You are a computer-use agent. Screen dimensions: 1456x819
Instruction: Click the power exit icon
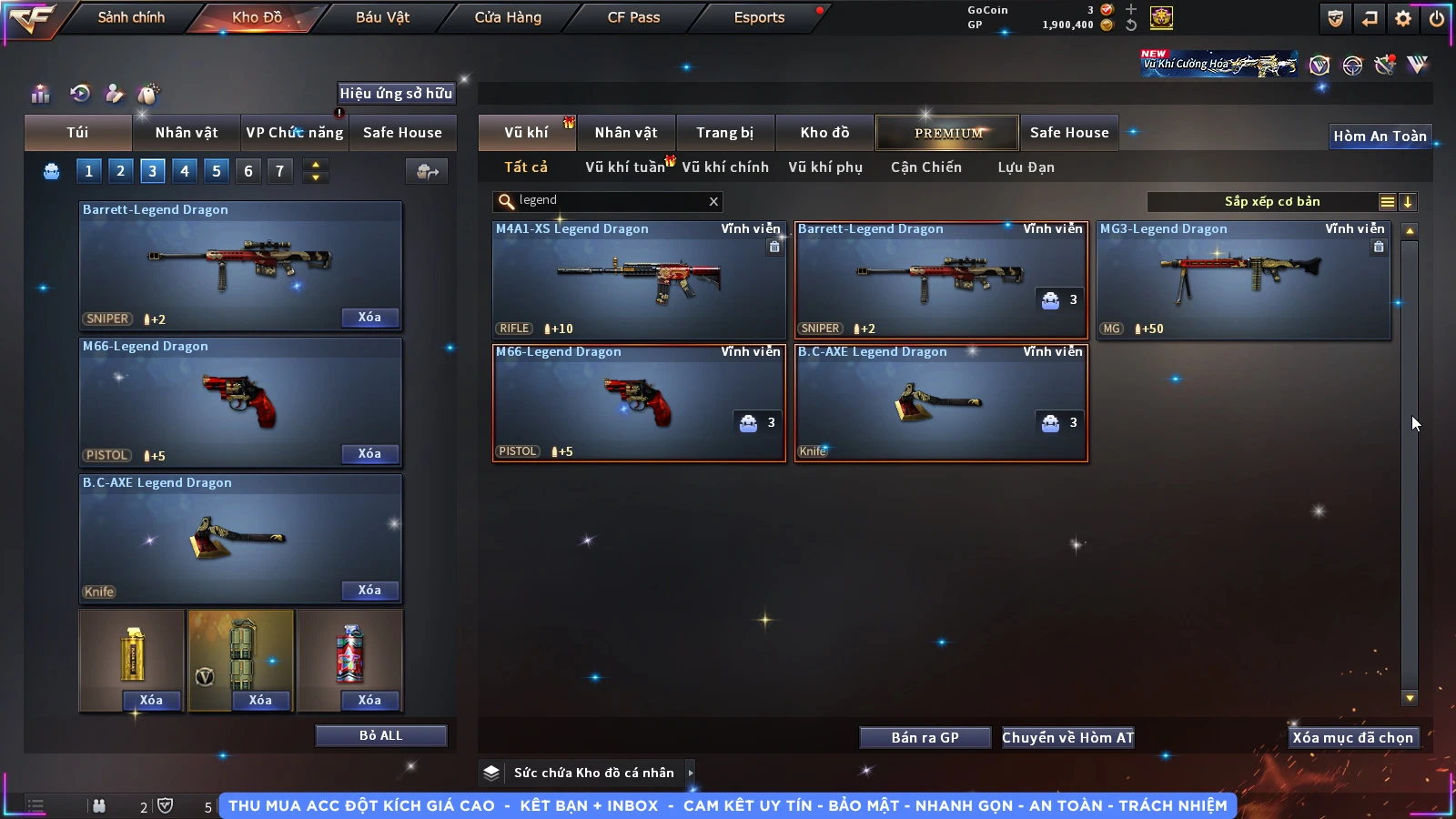coord(1437,18)
